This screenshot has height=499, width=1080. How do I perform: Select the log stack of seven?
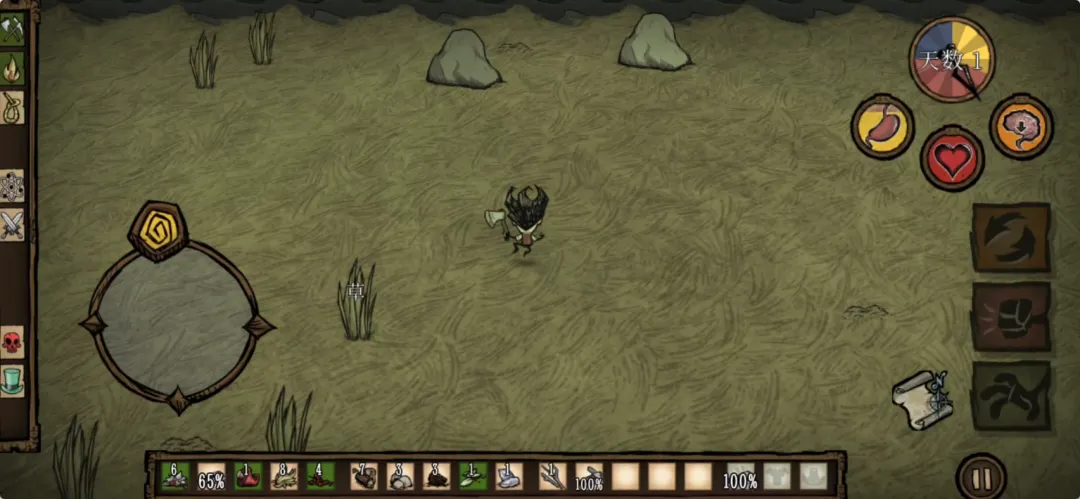click(364, 477)
